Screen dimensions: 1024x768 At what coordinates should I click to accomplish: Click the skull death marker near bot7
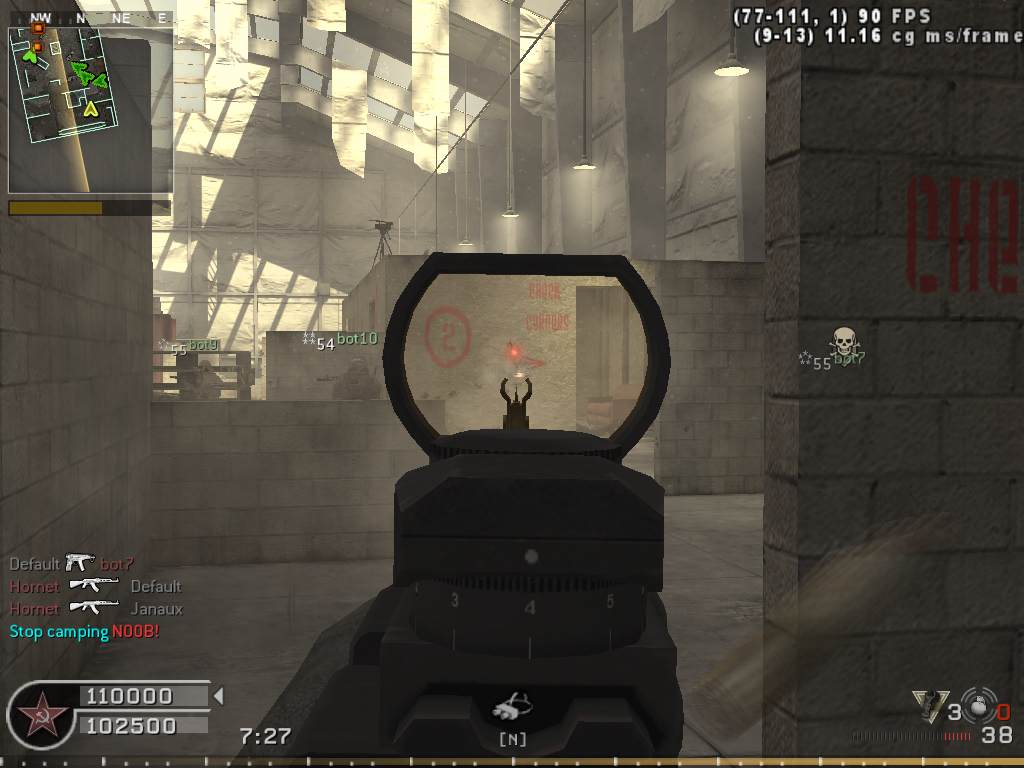click(x=845, y=340)
